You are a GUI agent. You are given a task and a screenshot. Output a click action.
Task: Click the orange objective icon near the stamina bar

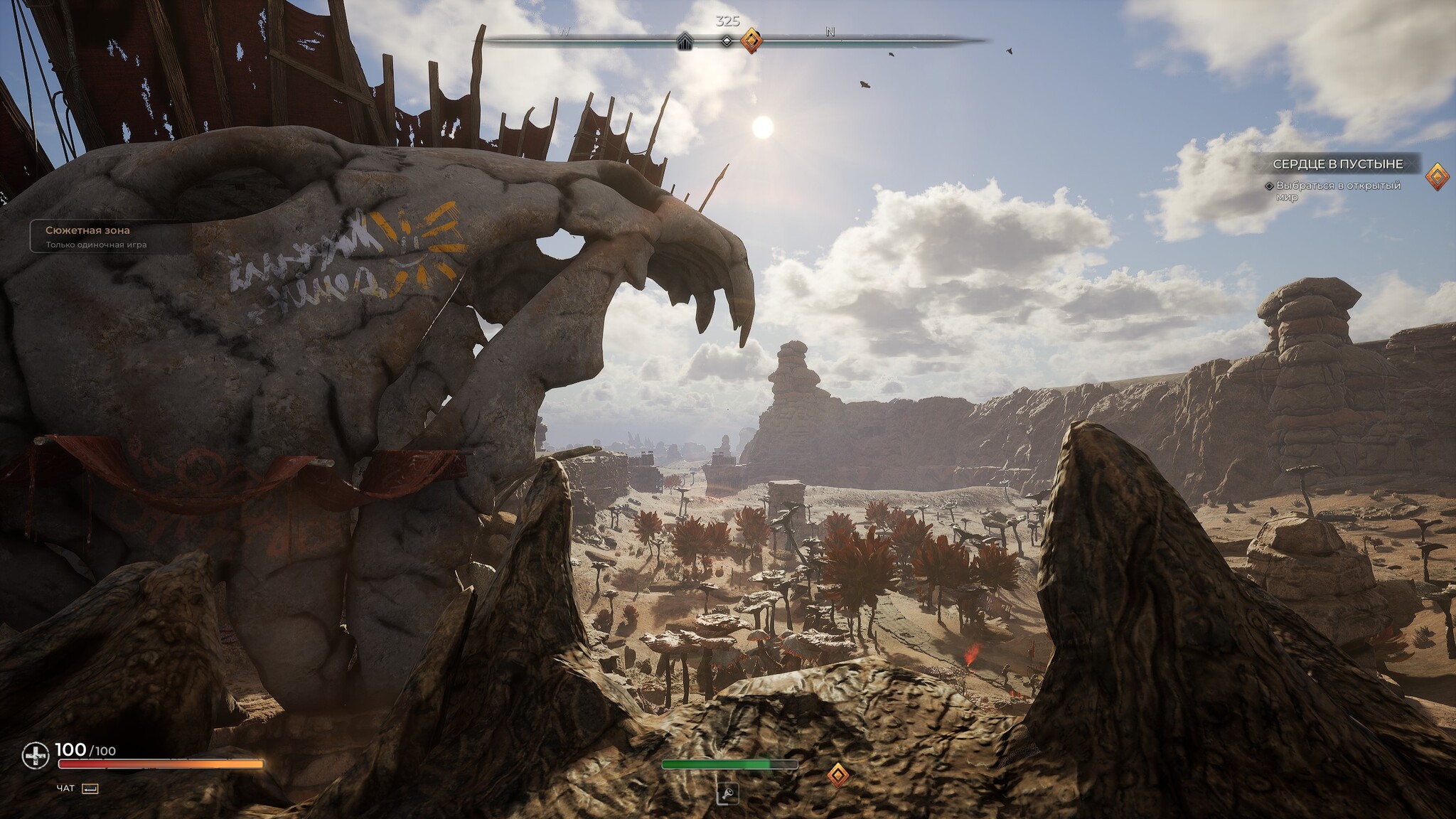pos(839,774)
